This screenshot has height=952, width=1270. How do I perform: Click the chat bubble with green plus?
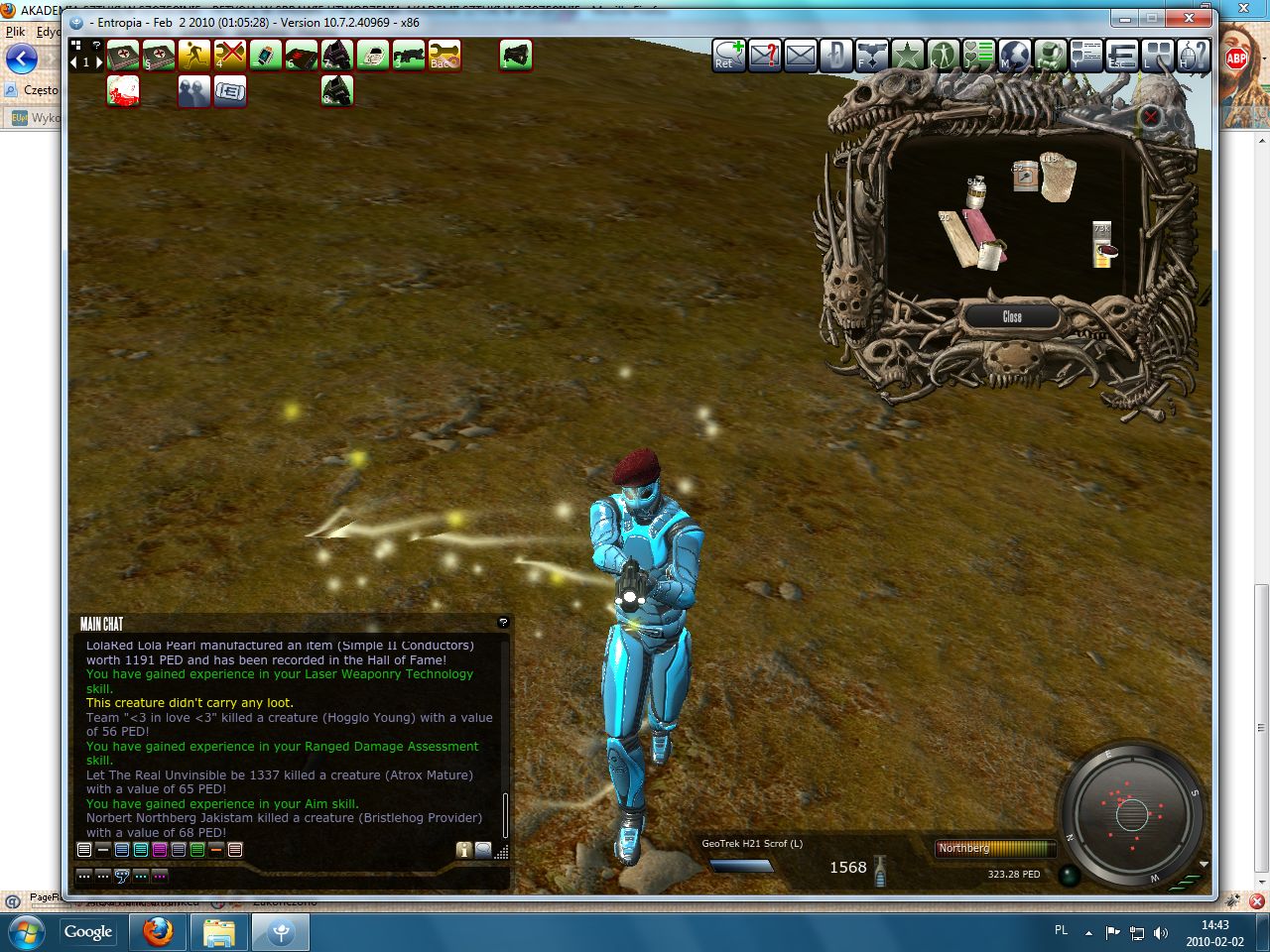[728, 56]
